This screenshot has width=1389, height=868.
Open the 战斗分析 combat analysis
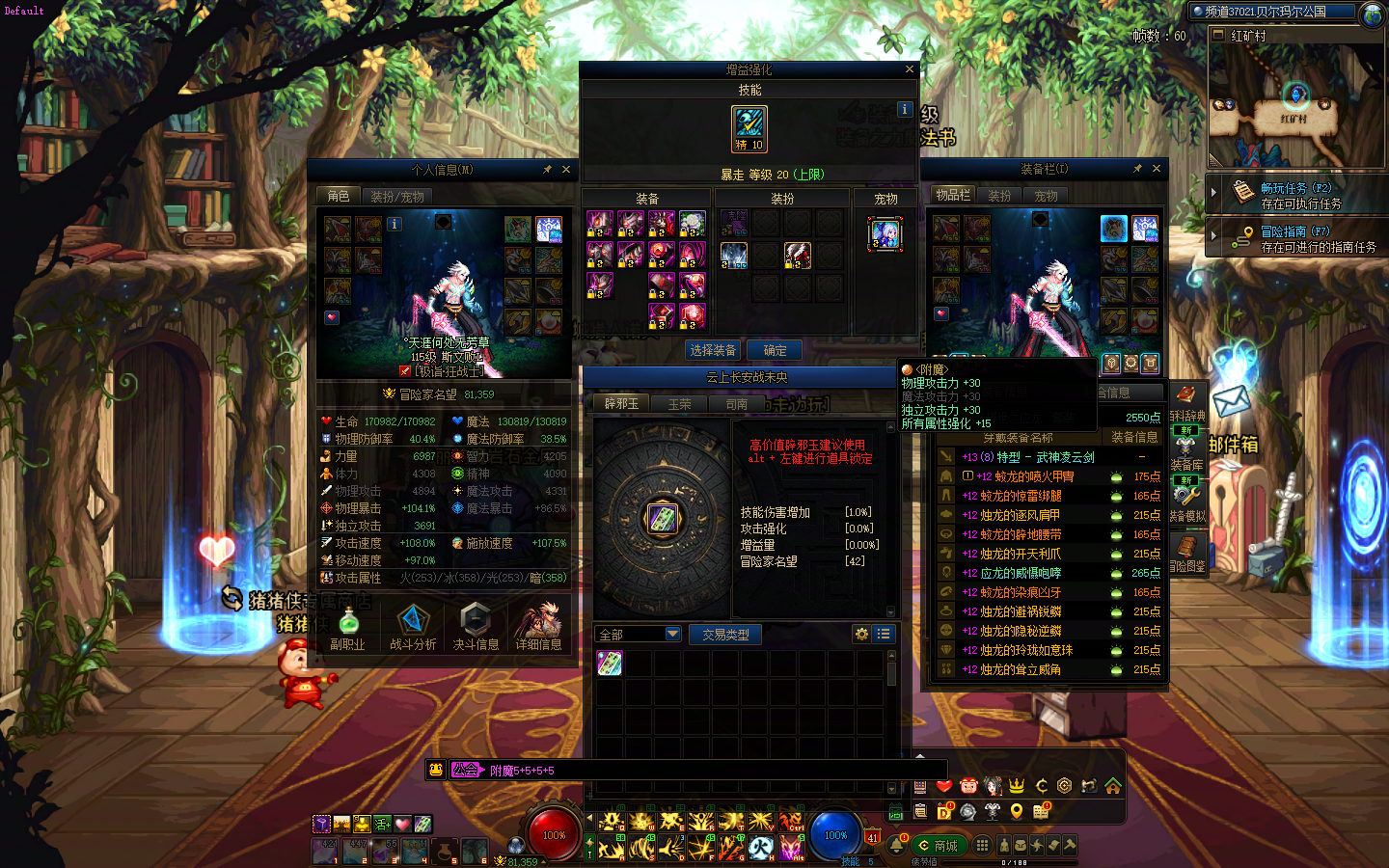coord(413,627)
